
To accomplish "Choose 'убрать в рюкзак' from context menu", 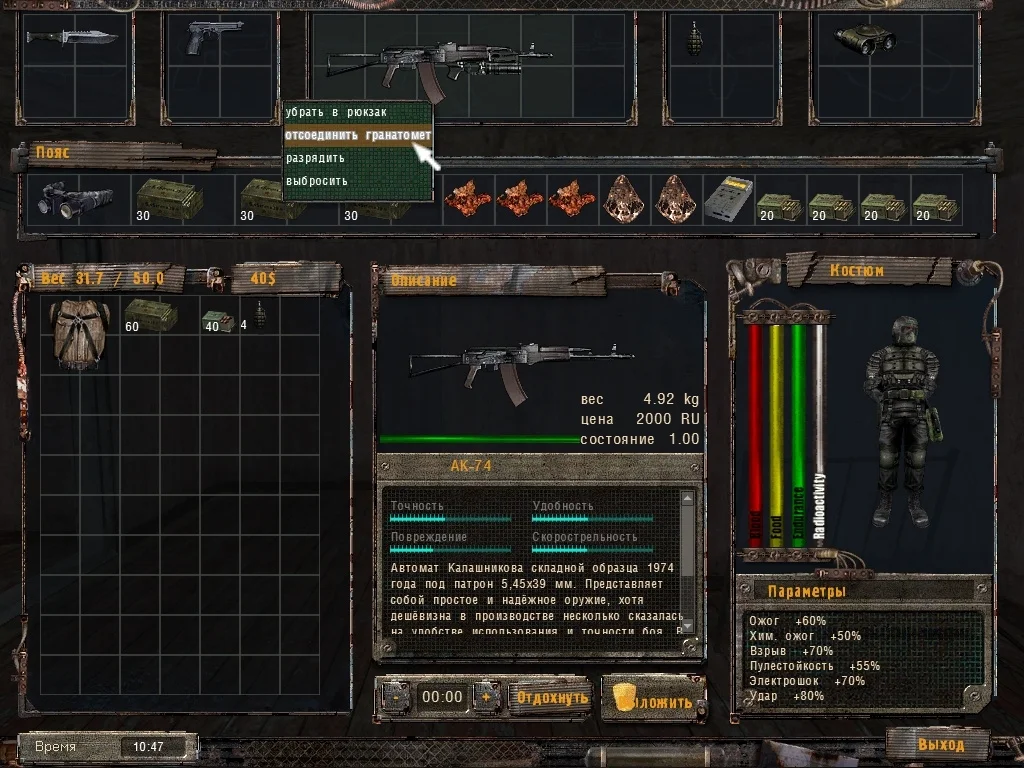I will (336, 112).
